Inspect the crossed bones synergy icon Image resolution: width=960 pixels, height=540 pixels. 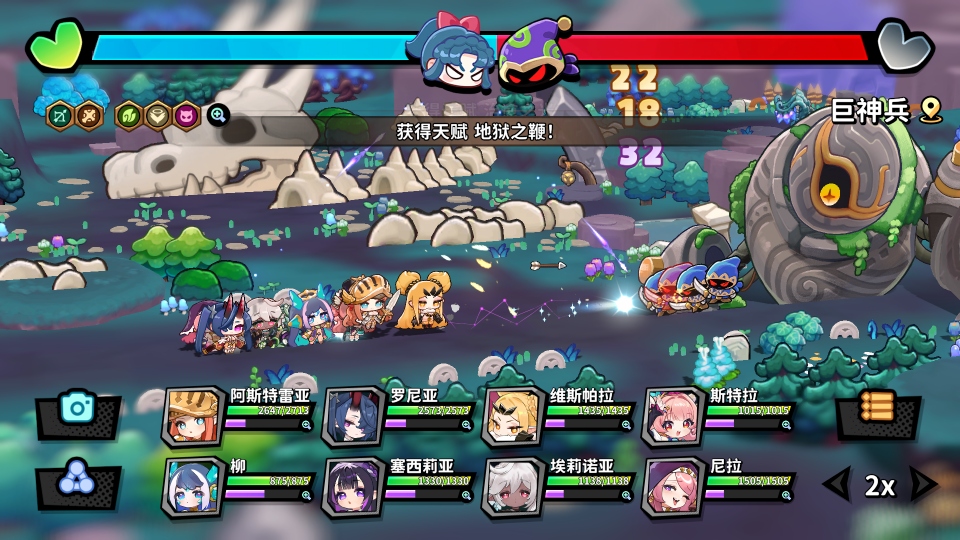tap(90, 115)
